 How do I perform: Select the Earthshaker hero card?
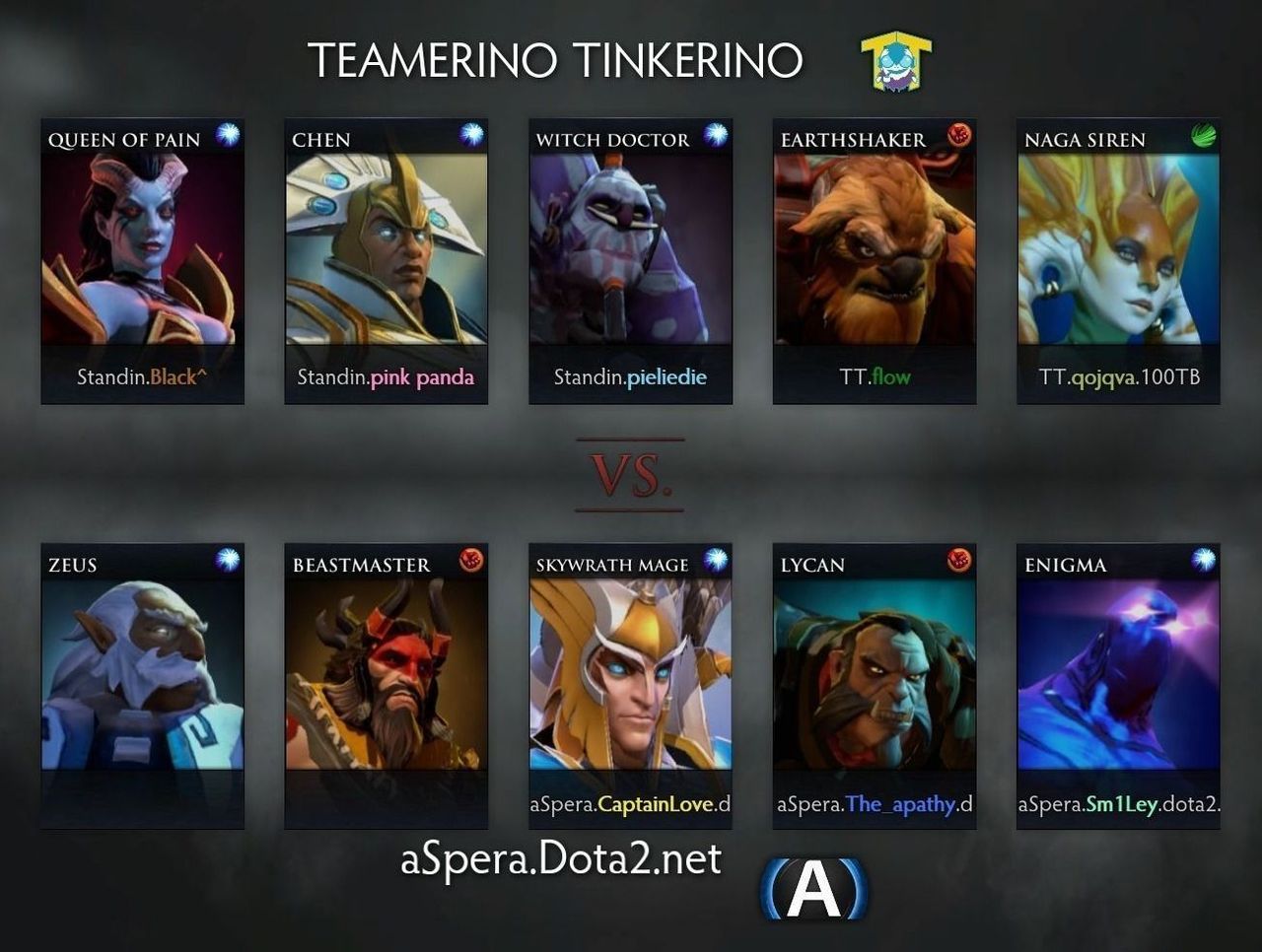pyautogui.click(x=874, y=261)
